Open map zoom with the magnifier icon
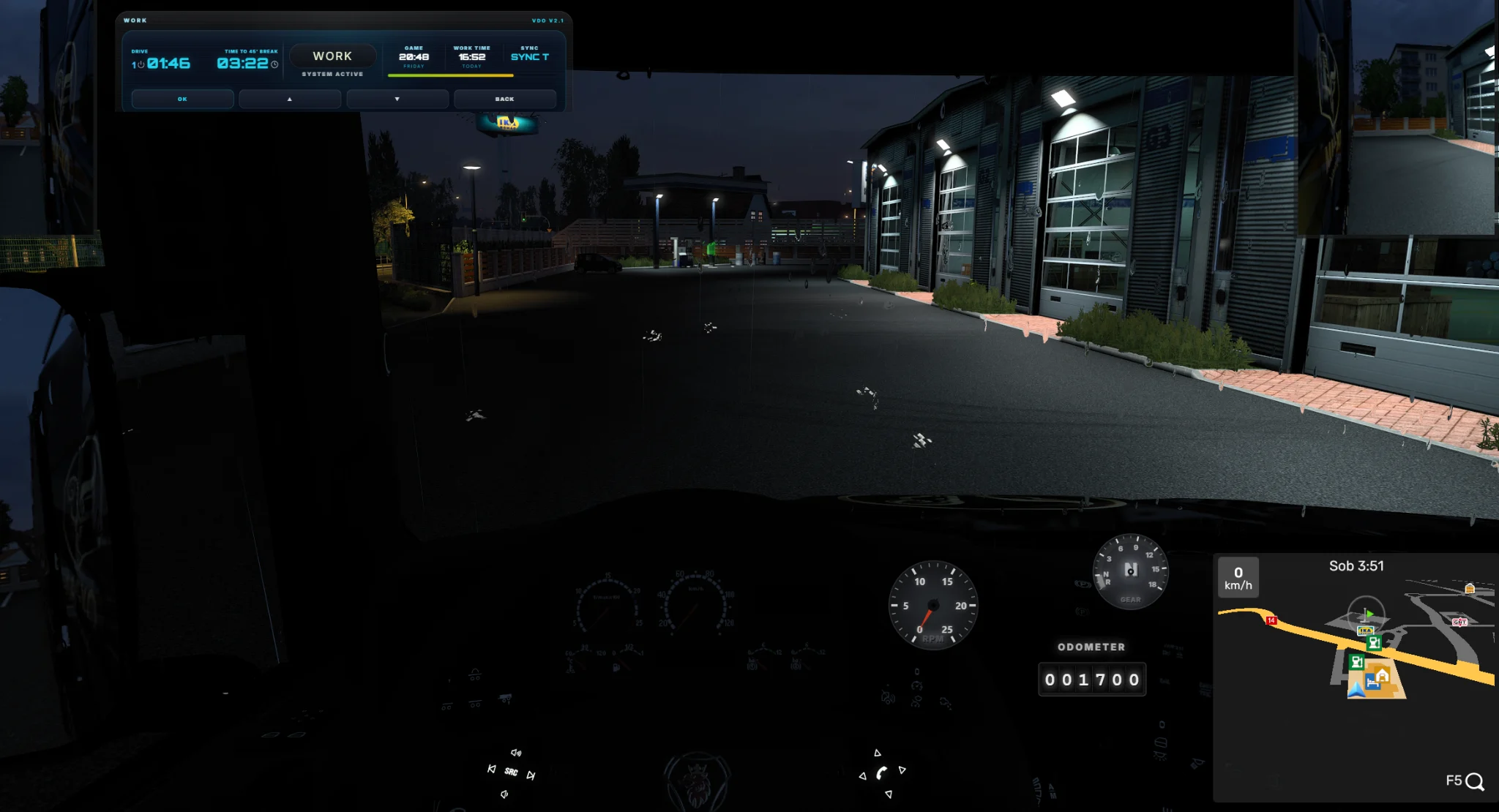The image size is (1499, 812). pos(1475,781)
